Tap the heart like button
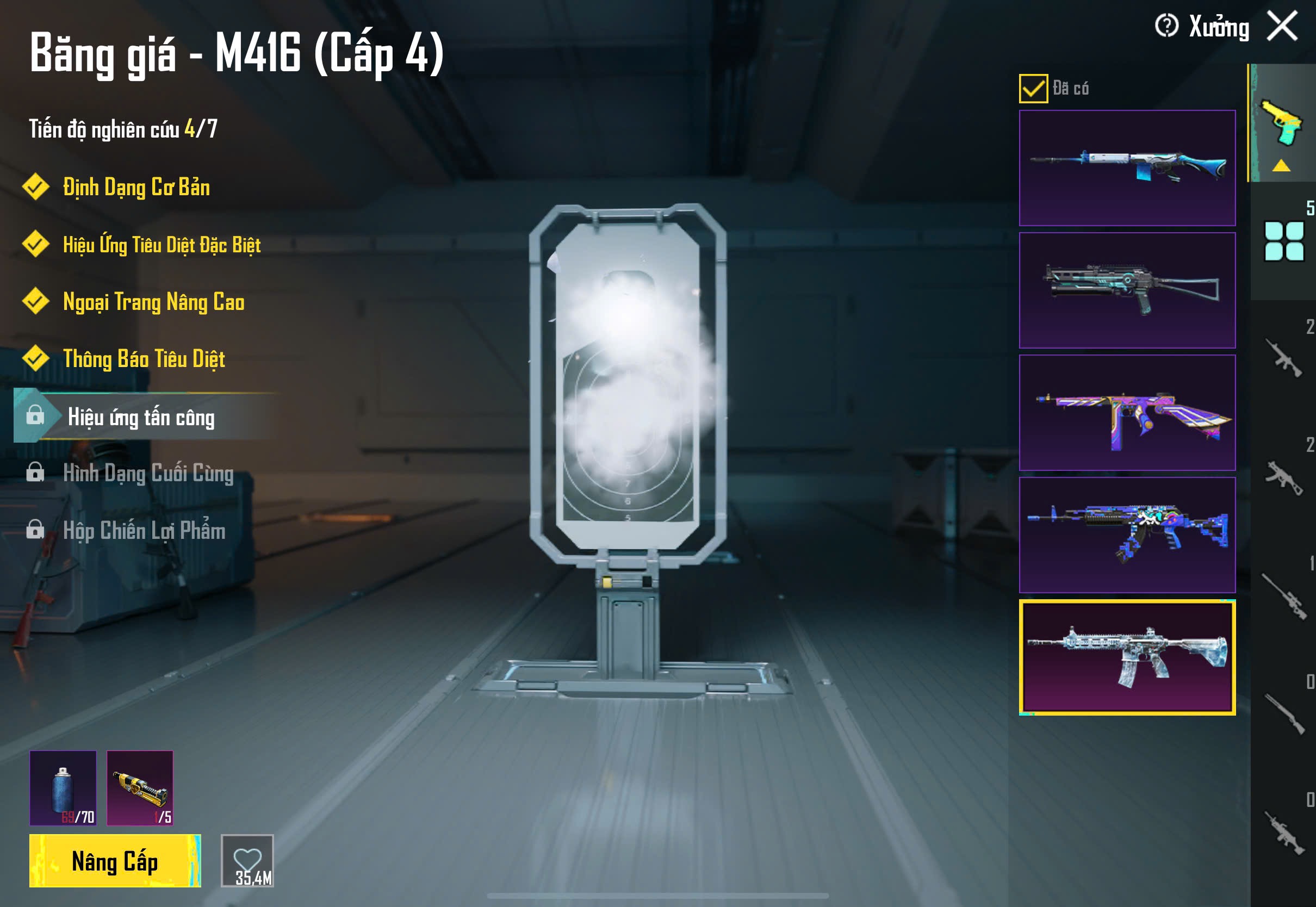The width and height of the screenshot is (1316, 907). coord(247,860)
